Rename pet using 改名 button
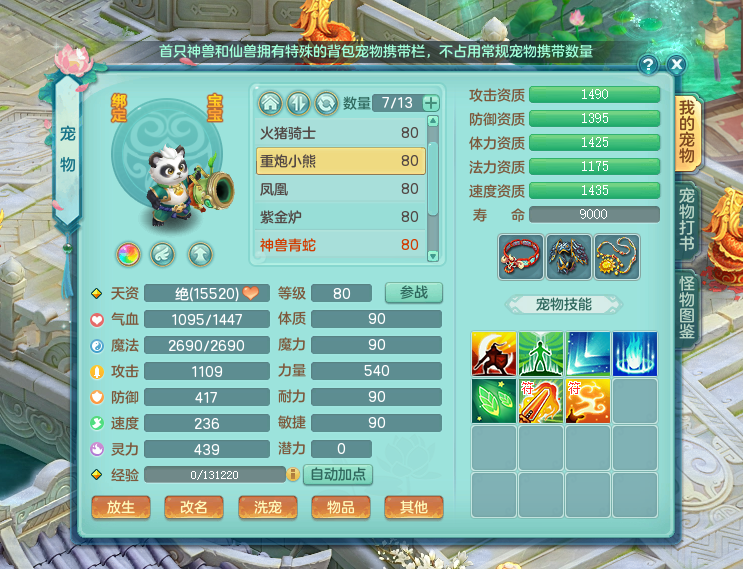The width and height of the screenshot is (743, 569). click(x=193, y=507)
